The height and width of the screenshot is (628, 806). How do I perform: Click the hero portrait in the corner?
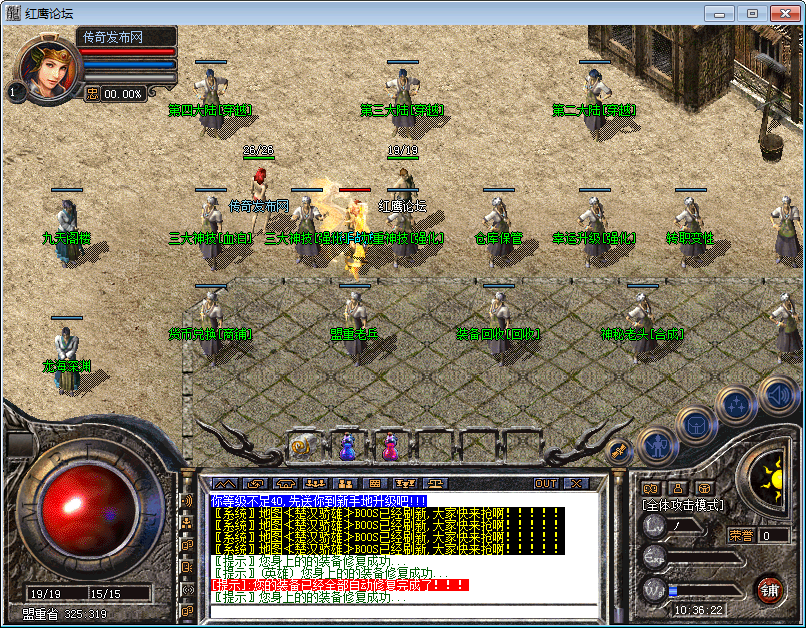pyautogui.click(x=47, y=69)
